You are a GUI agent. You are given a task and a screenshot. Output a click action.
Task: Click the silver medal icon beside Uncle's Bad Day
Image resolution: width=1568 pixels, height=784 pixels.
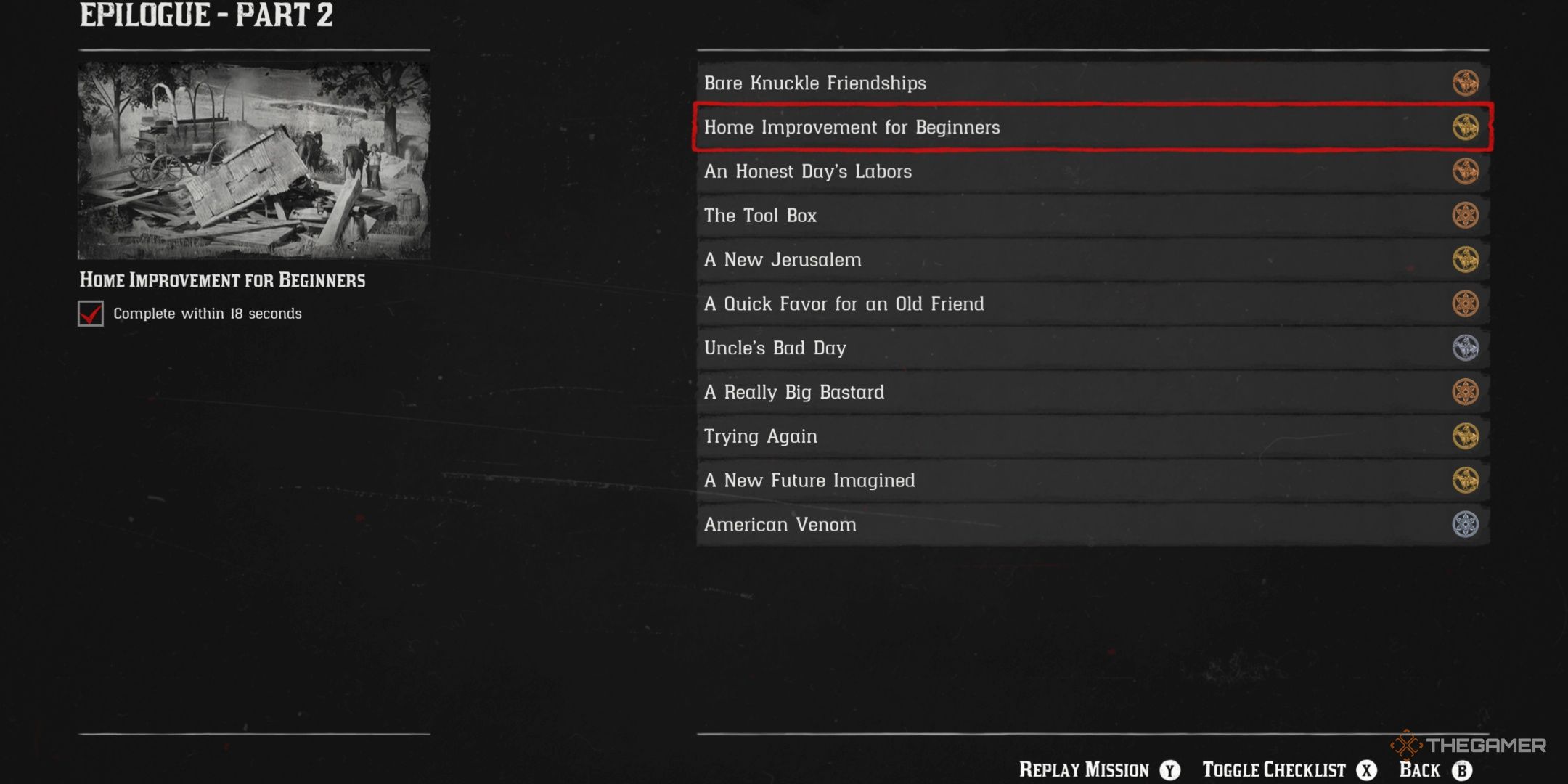(x=1465, y=348)
